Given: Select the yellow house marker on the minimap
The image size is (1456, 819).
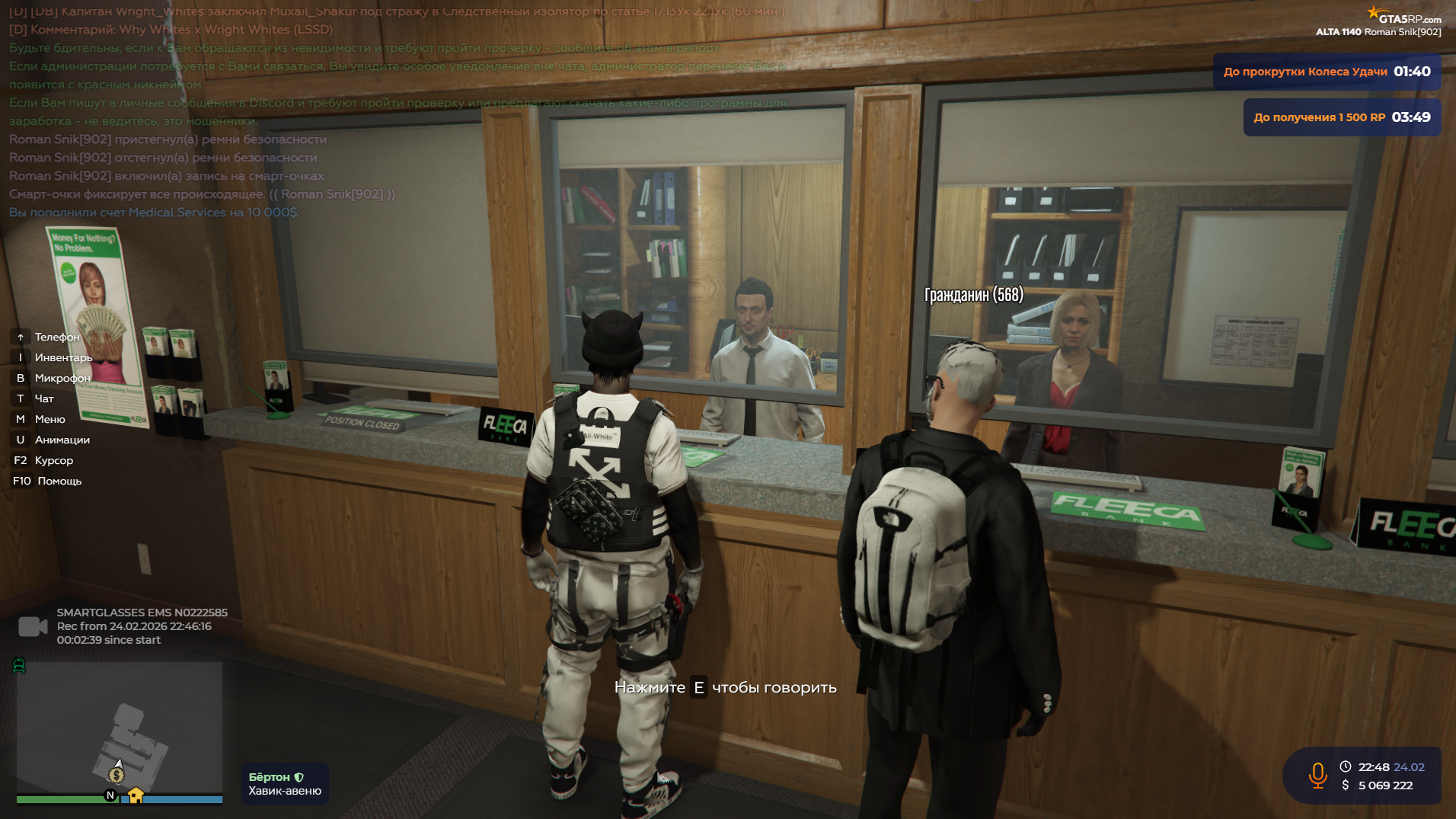Looking at the screenshot, I should pos(136,795).
